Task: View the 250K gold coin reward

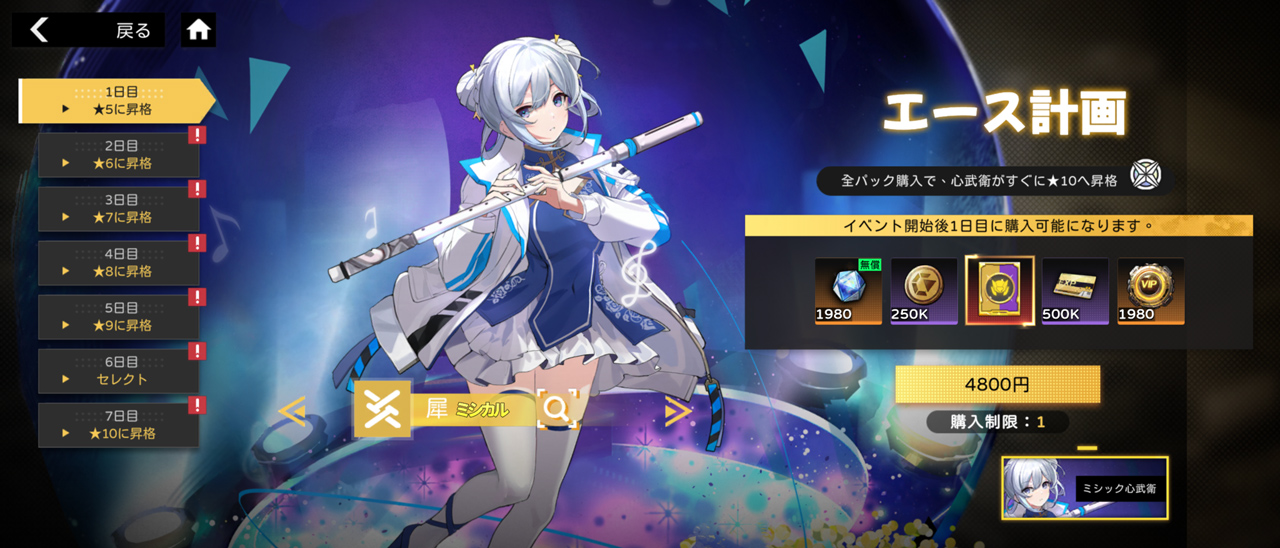Action: (x=923, y=291)
